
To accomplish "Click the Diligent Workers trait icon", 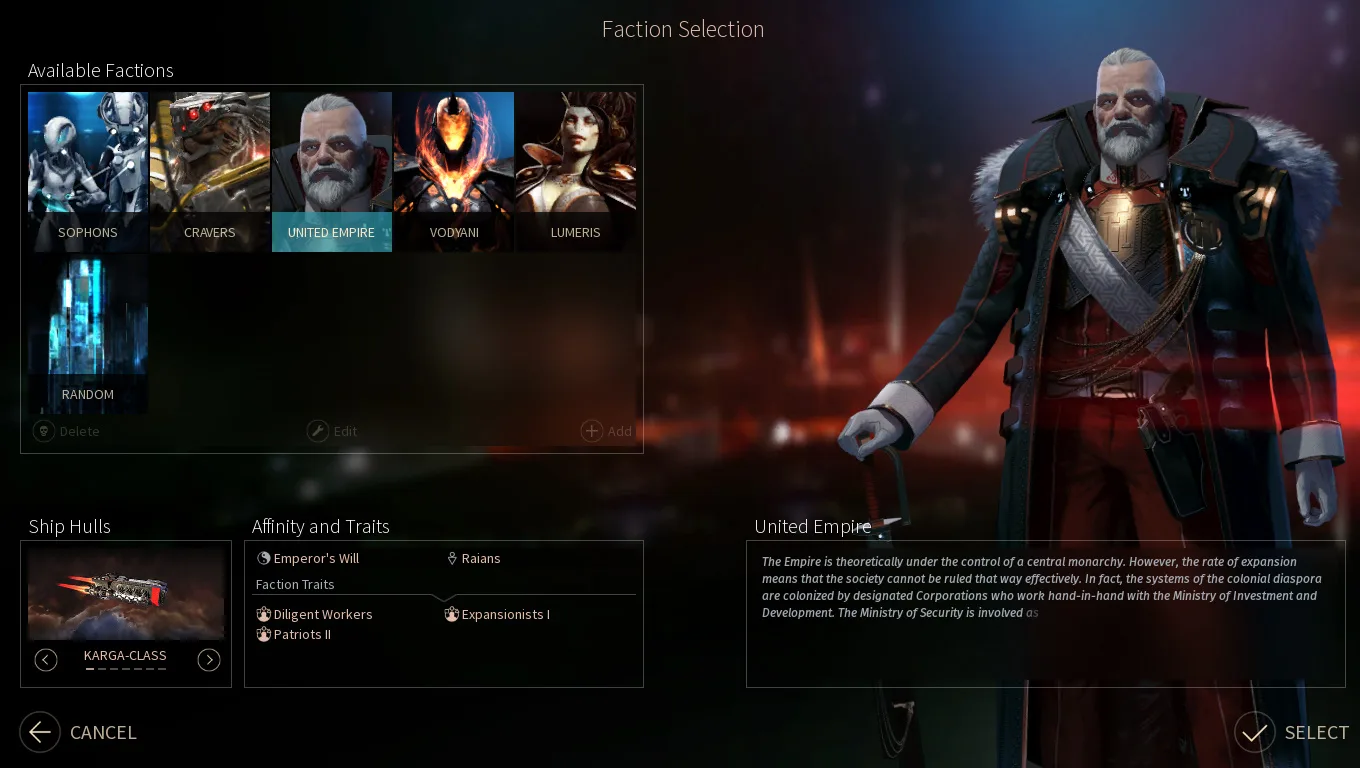I will point(264,614).
